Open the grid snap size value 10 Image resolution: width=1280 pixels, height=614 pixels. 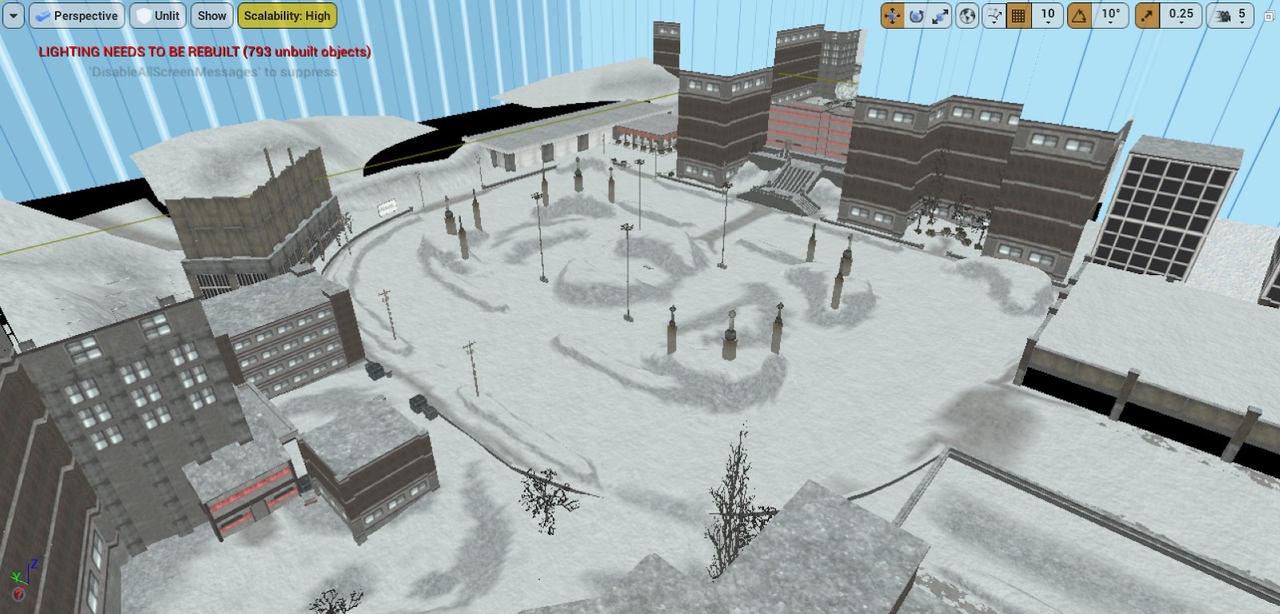[1047, 16]
